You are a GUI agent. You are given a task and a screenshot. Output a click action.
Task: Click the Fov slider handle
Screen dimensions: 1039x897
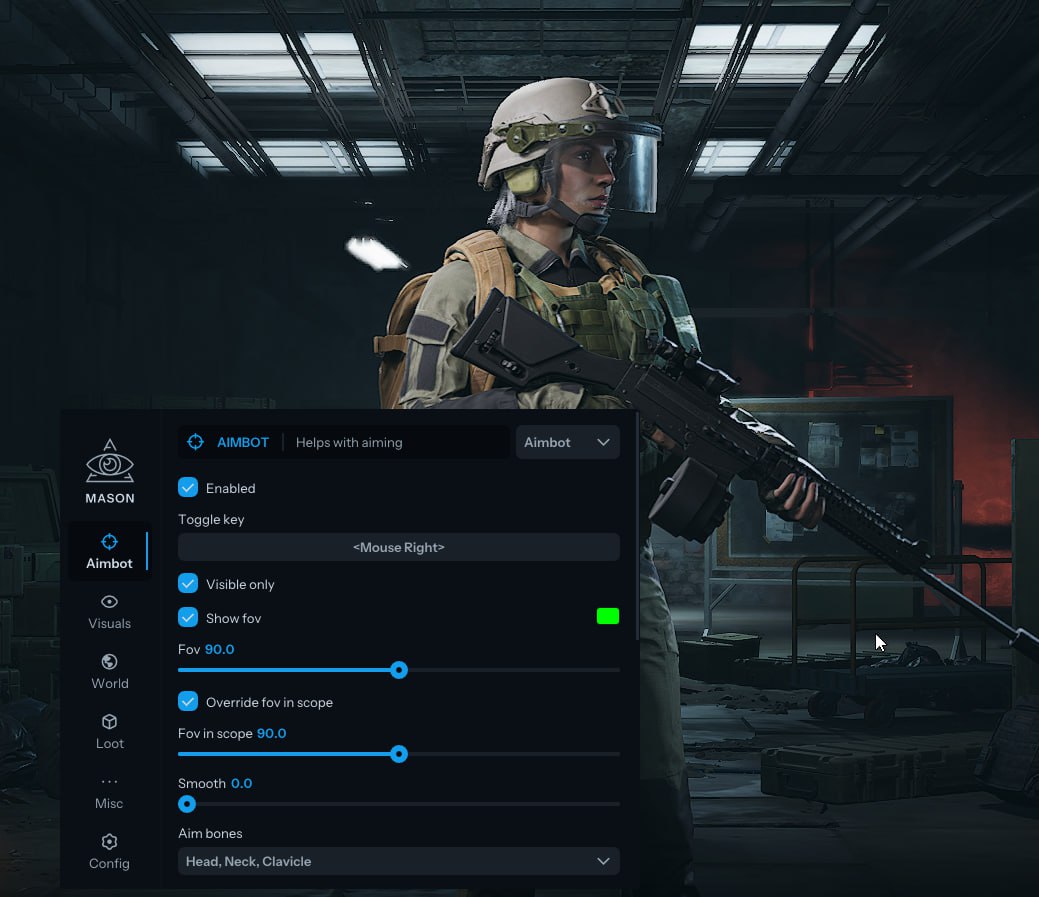(x=399, y=670)
